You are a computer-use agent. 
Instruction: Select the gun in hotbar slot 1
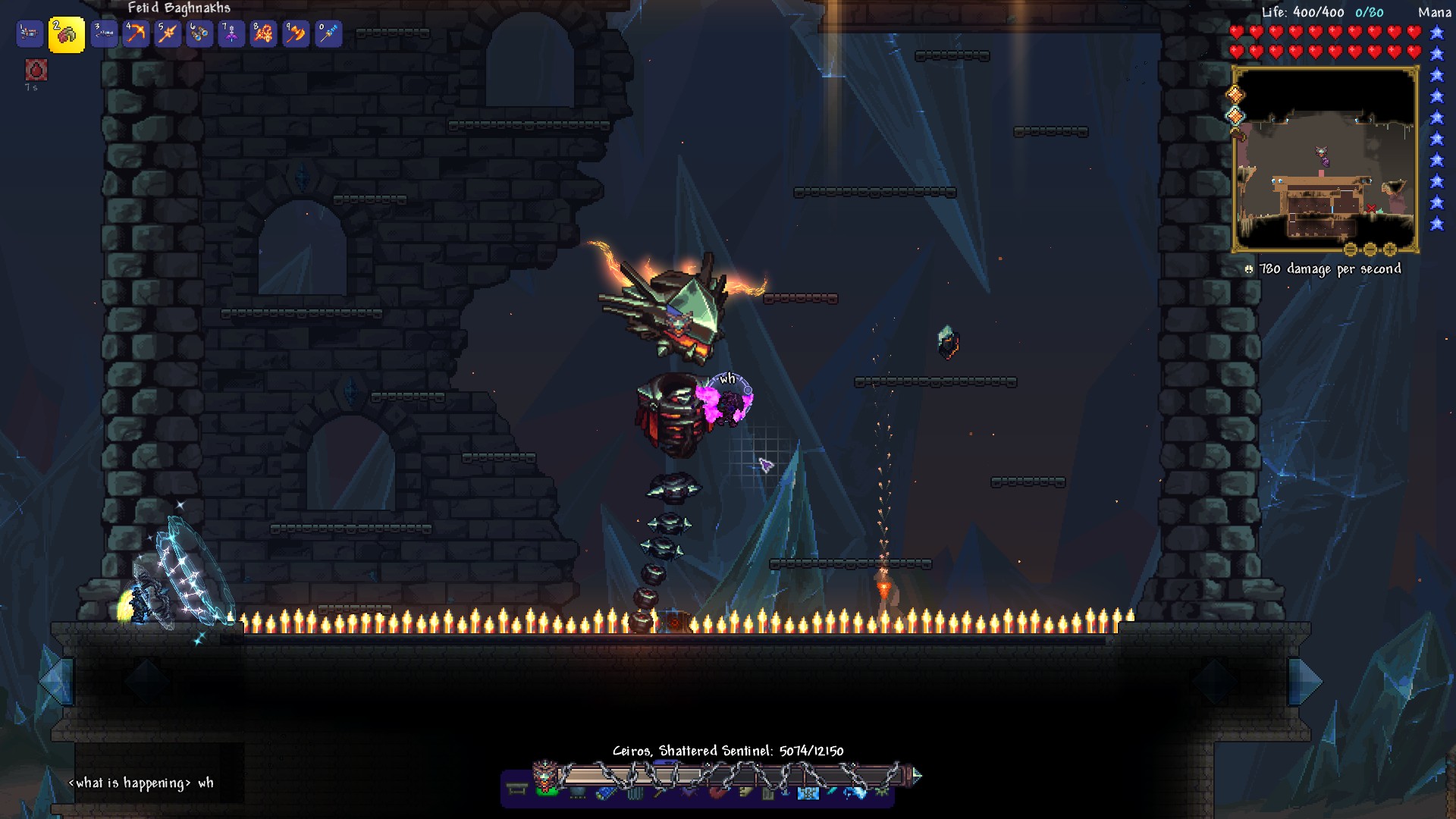click(32, 33)
